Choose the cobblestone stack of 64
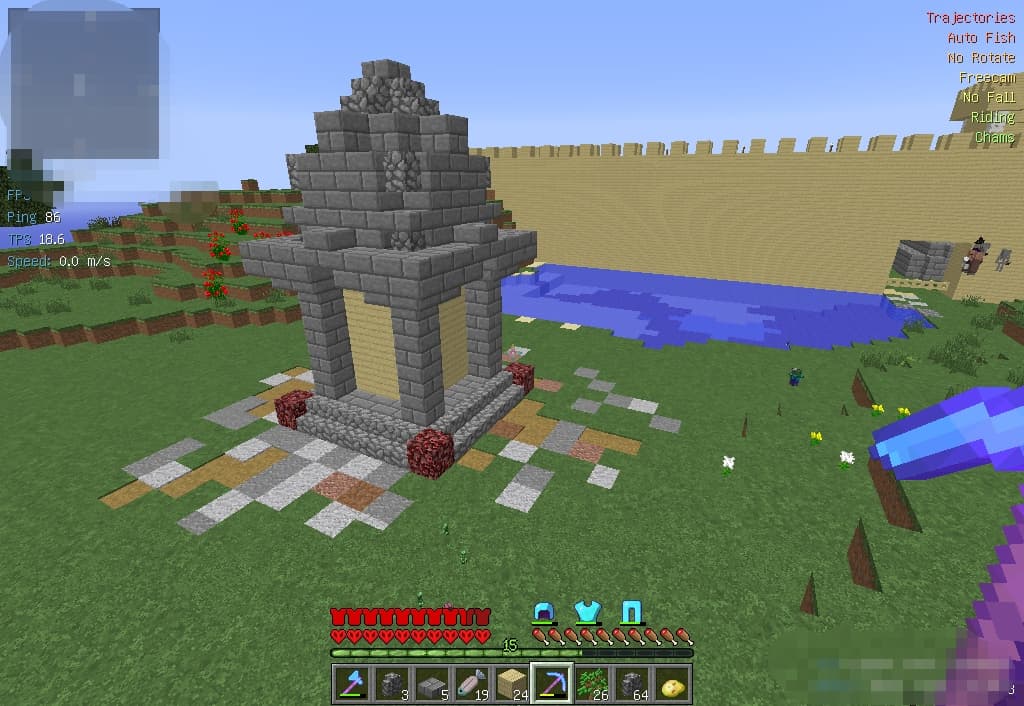This screenshot has width=1024, height=706. coord(632,684)
